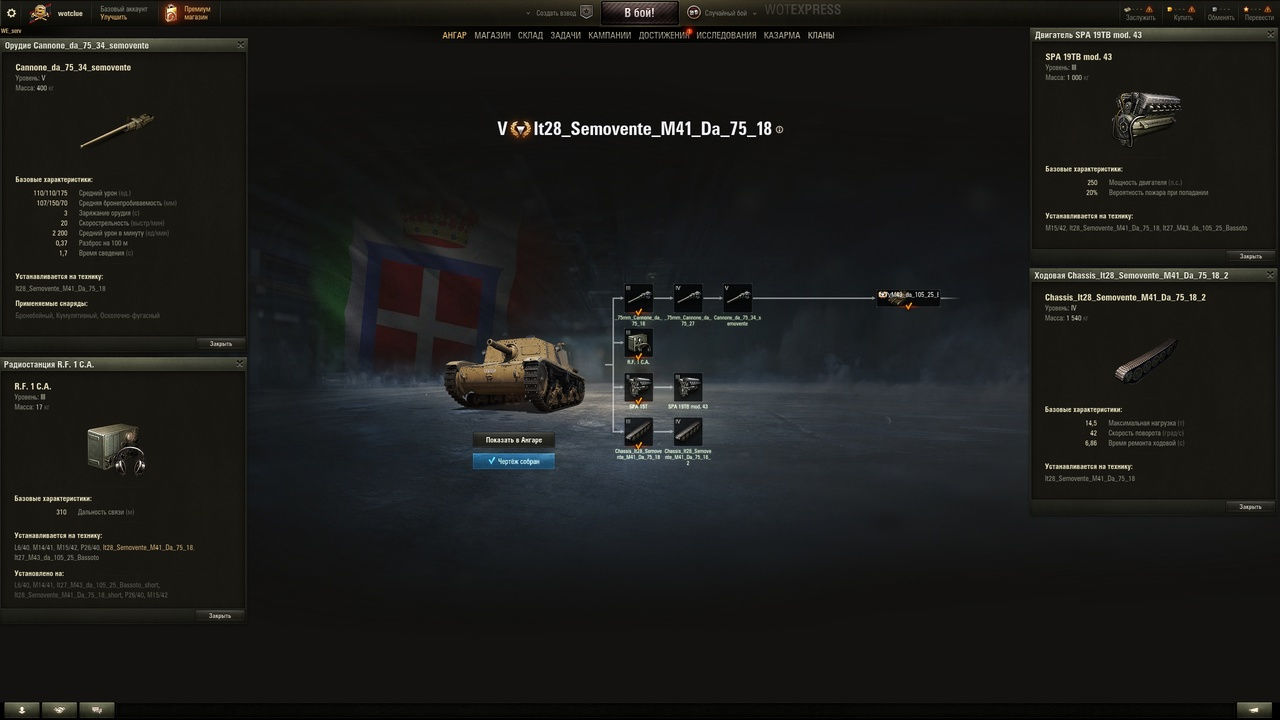Select the SPA 19TB mod. 43 engine module
Viewport: 1280px width, 720px height.
point(688,387)
